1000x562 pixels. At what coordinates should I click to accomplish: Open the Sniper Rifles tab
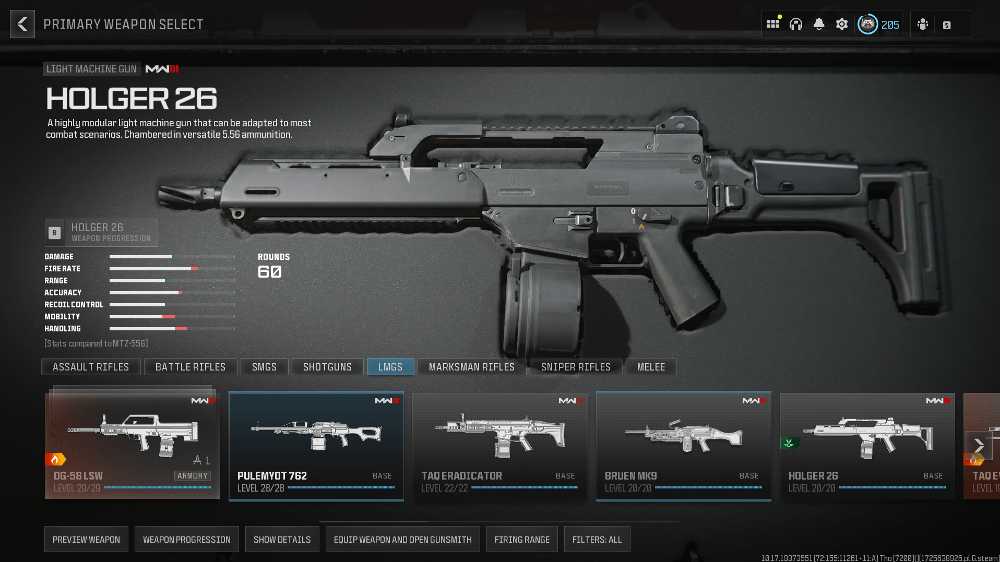click(575, 367)
